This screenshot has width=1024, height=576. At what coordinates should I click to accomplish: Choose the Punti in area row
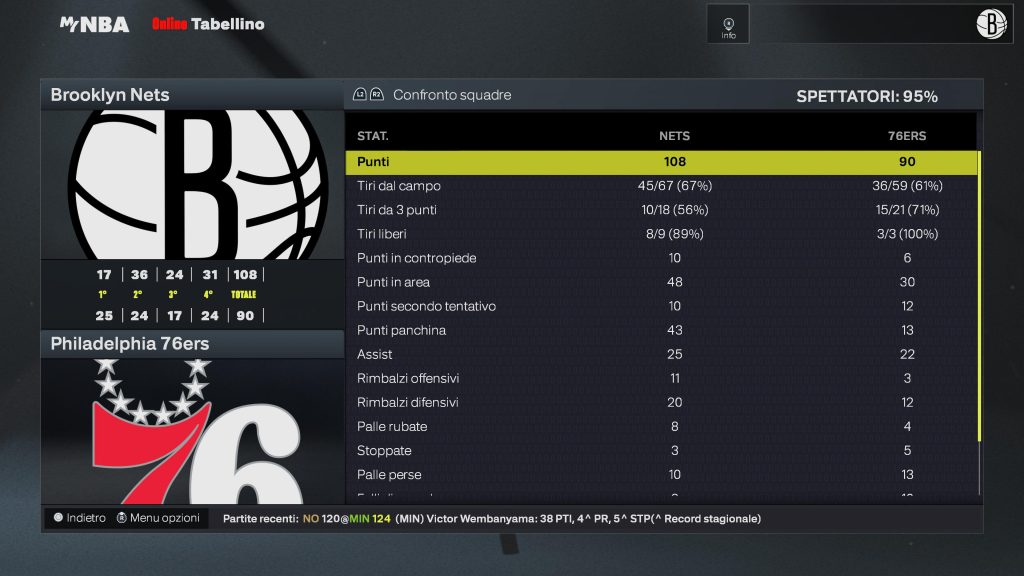(660, 282)
